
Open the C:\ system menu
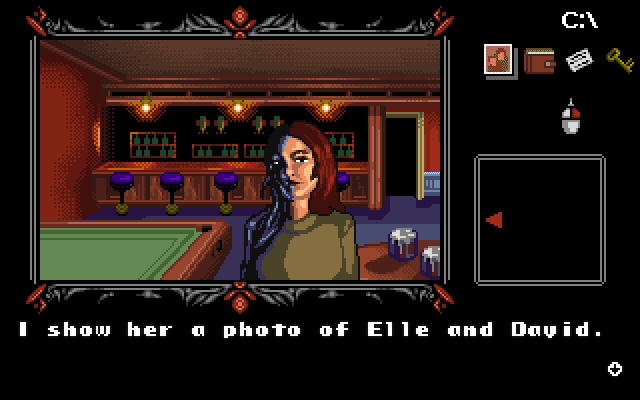579,19
